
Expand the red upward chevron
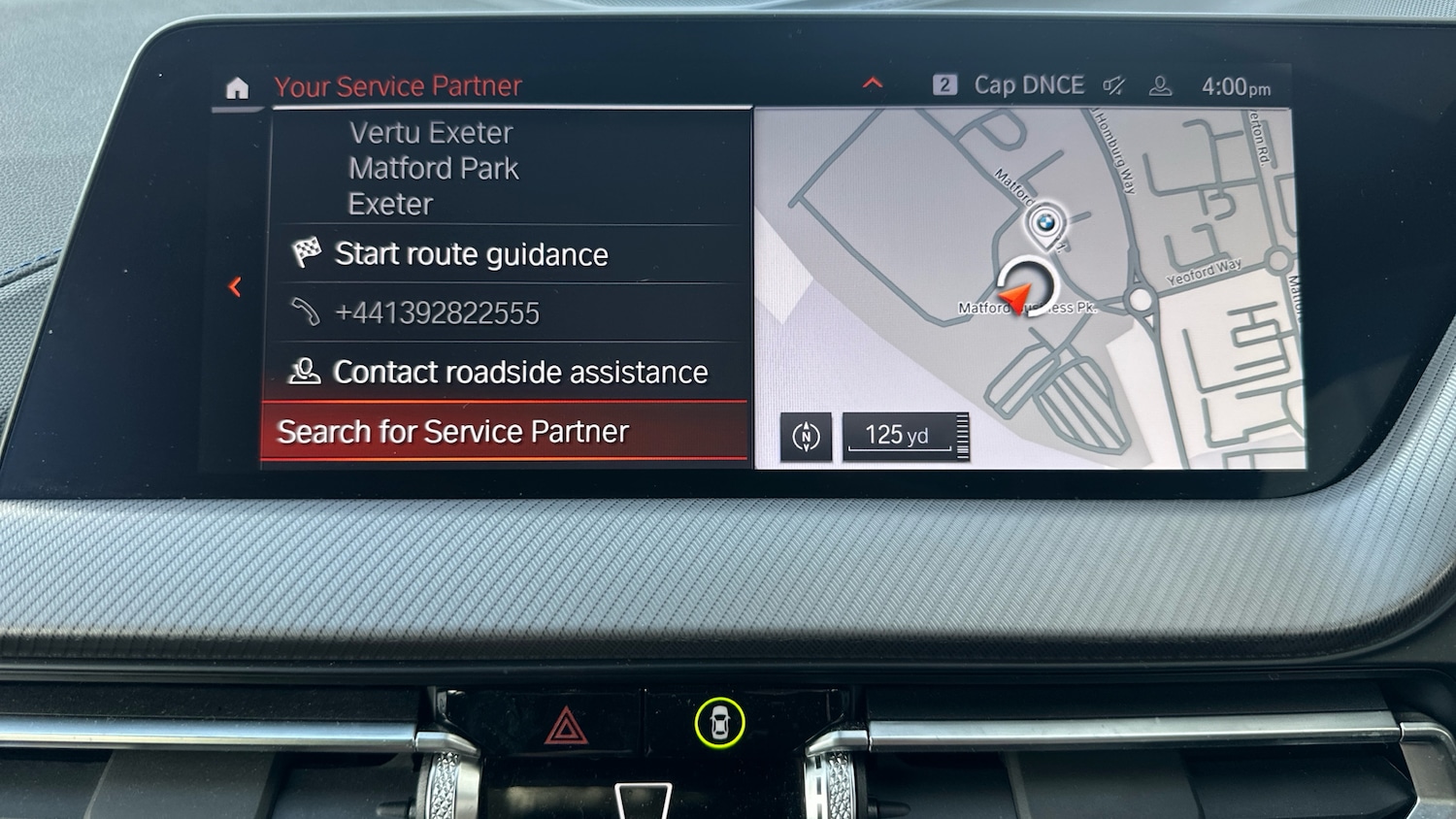pos(873,83)
